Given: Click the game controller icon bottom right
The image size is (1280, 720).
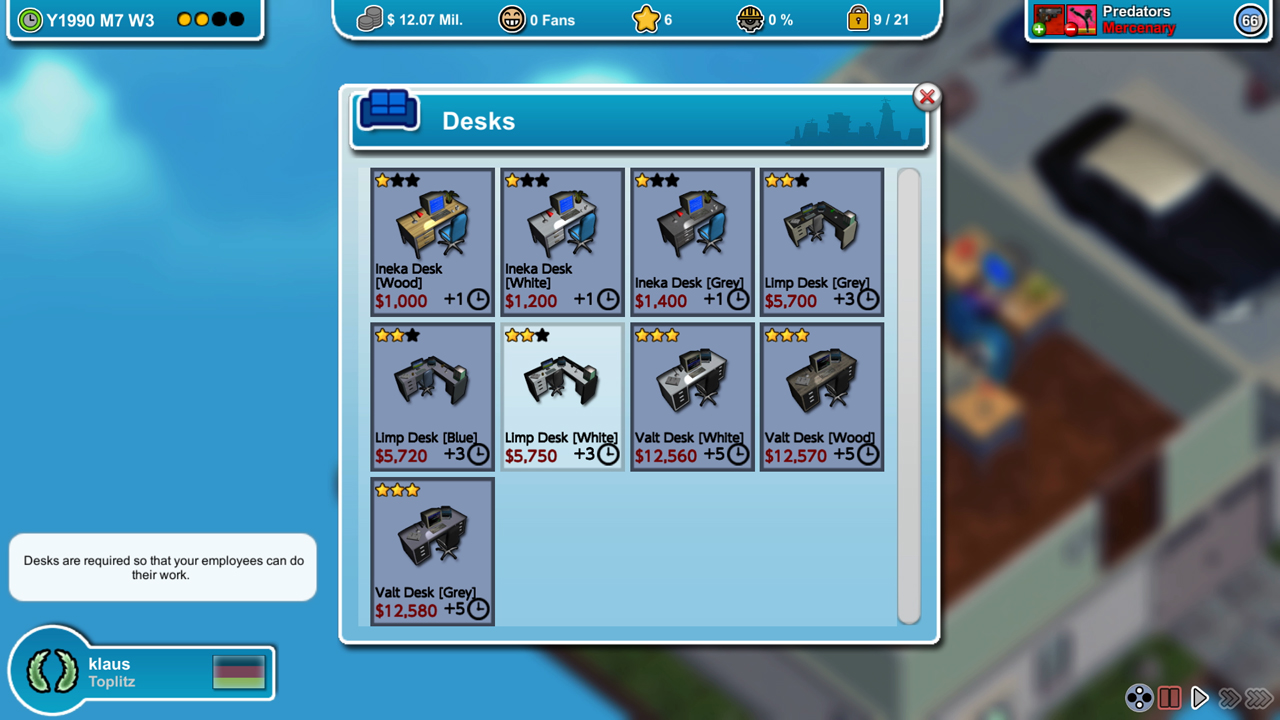Looking at the screenshot, I should point(1138,697).
